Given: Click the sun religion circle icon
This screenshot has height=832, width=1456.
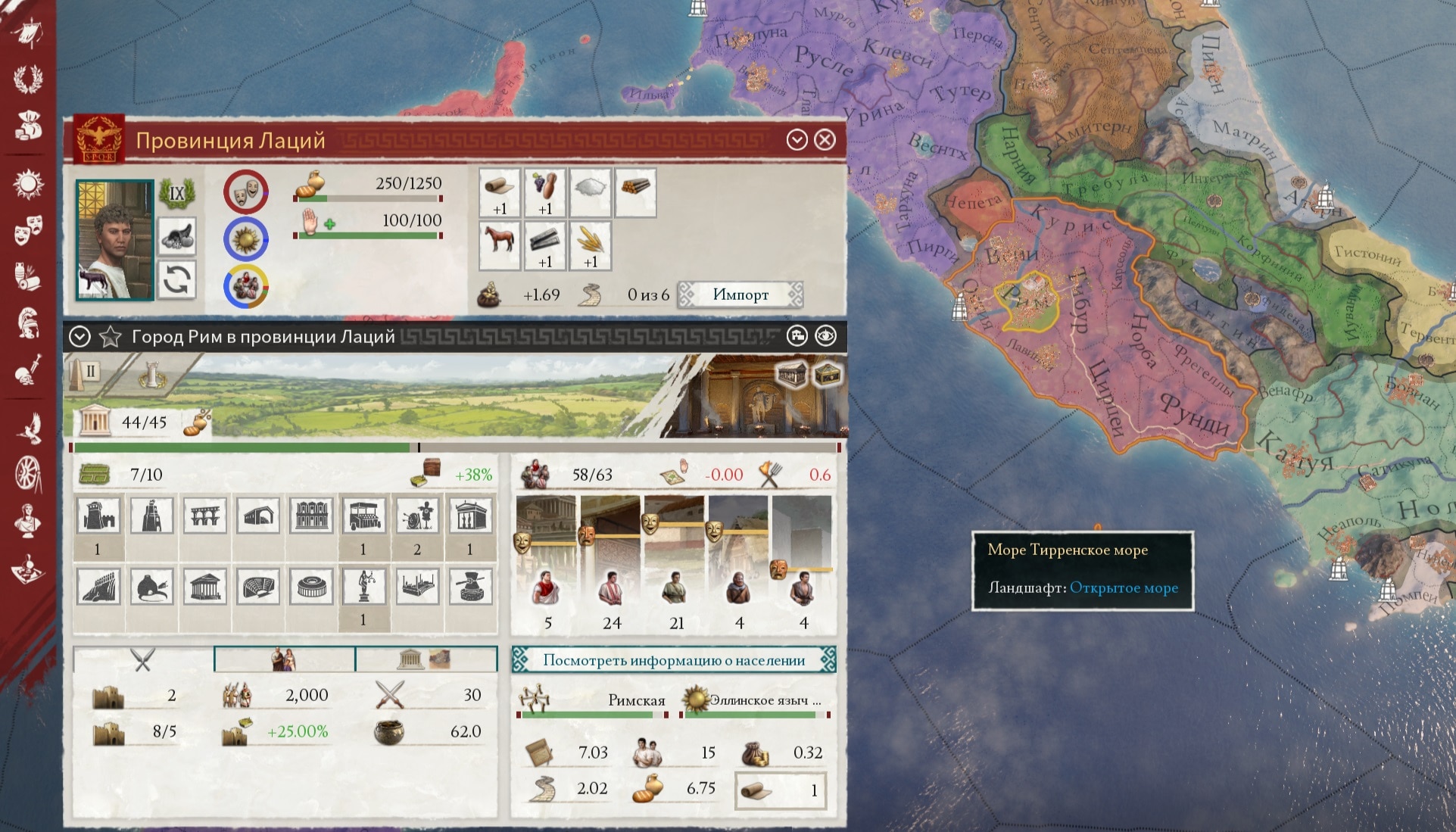Looking at the screenshot, I should point(246,240).
